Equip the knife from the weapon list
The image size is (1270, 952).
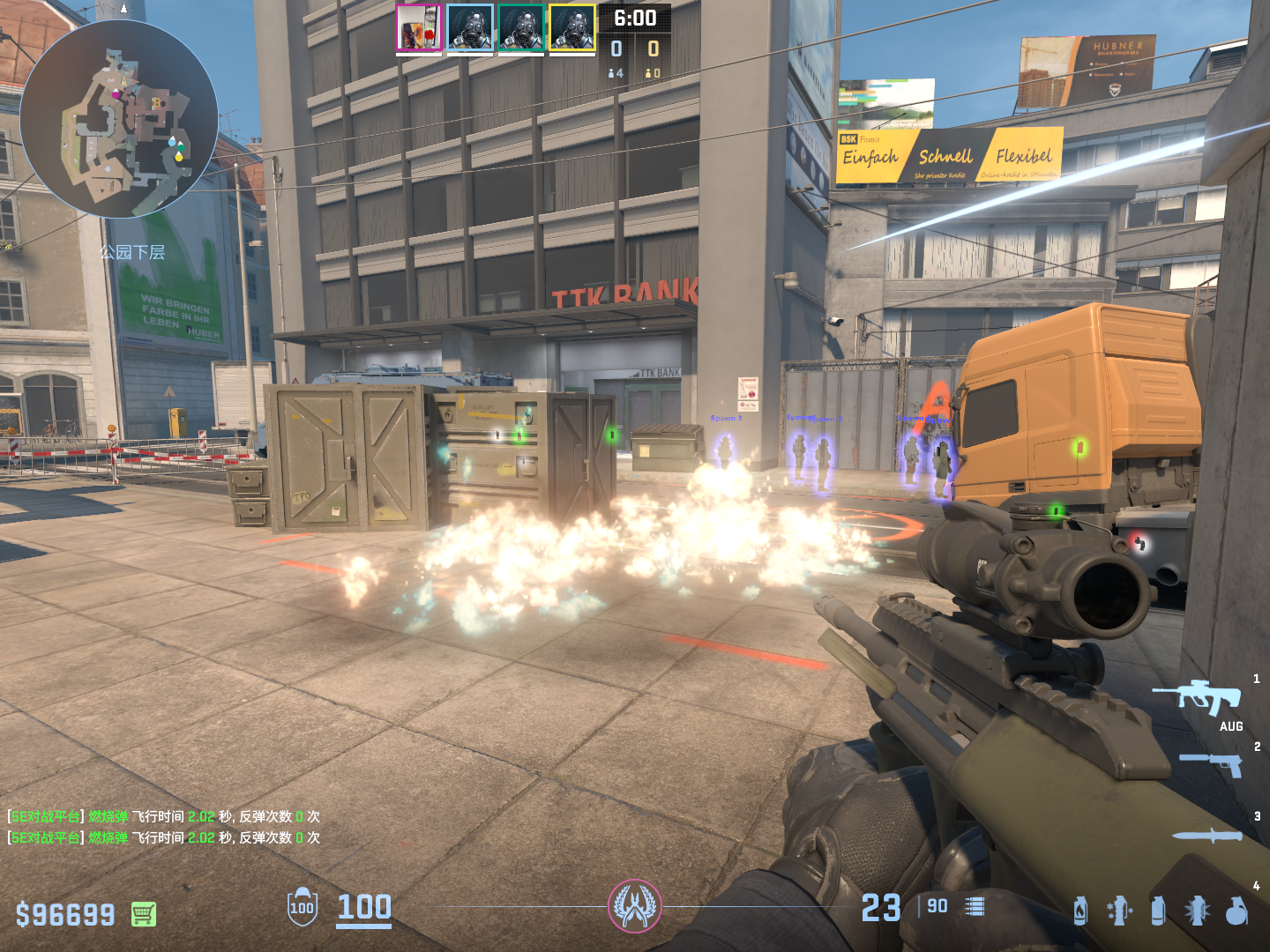(1207, 835)
